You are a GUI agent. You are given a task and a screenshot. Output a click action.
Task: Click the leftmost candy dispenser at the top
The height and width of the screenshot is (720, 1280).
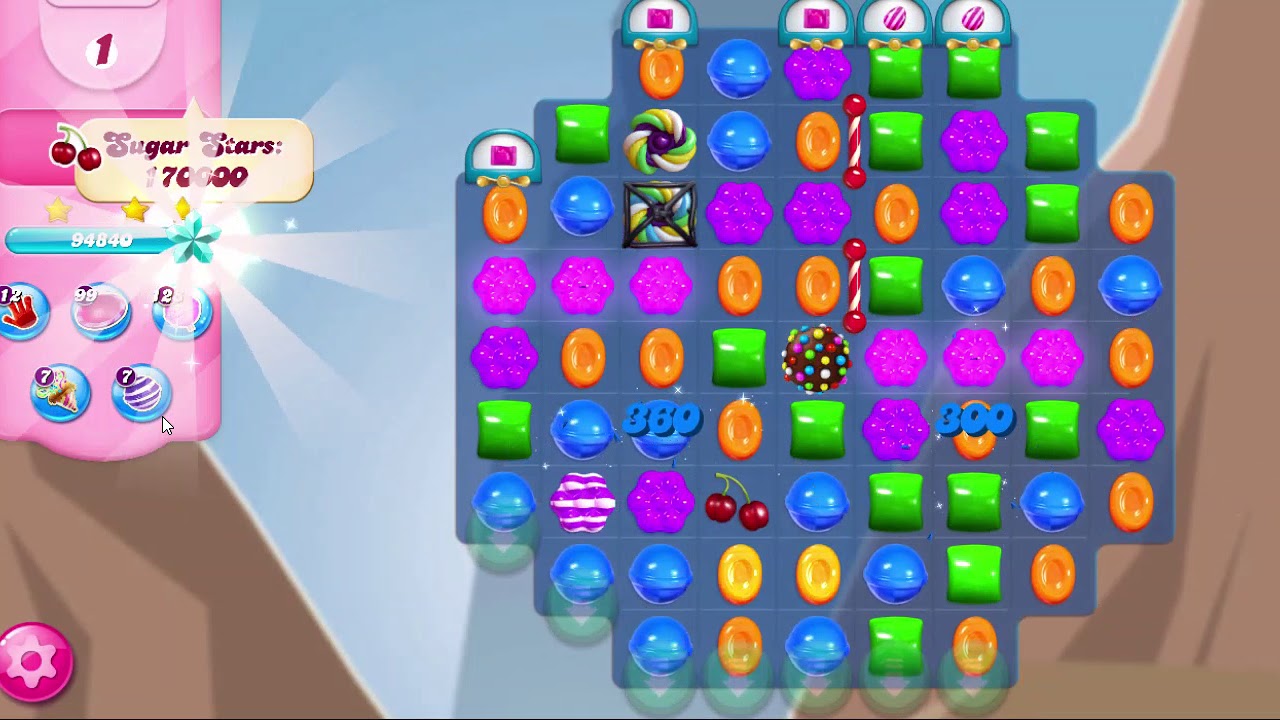(x=505, y=155)
